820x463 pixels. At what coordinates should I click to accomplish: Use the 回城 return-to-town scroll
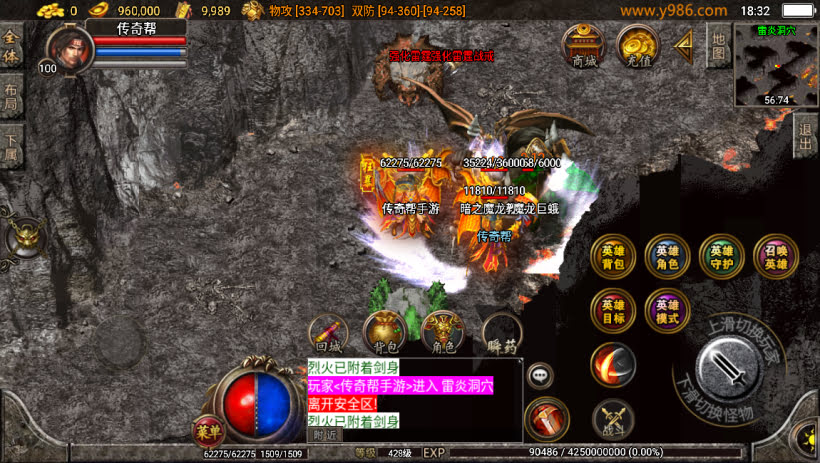(329, 335)
